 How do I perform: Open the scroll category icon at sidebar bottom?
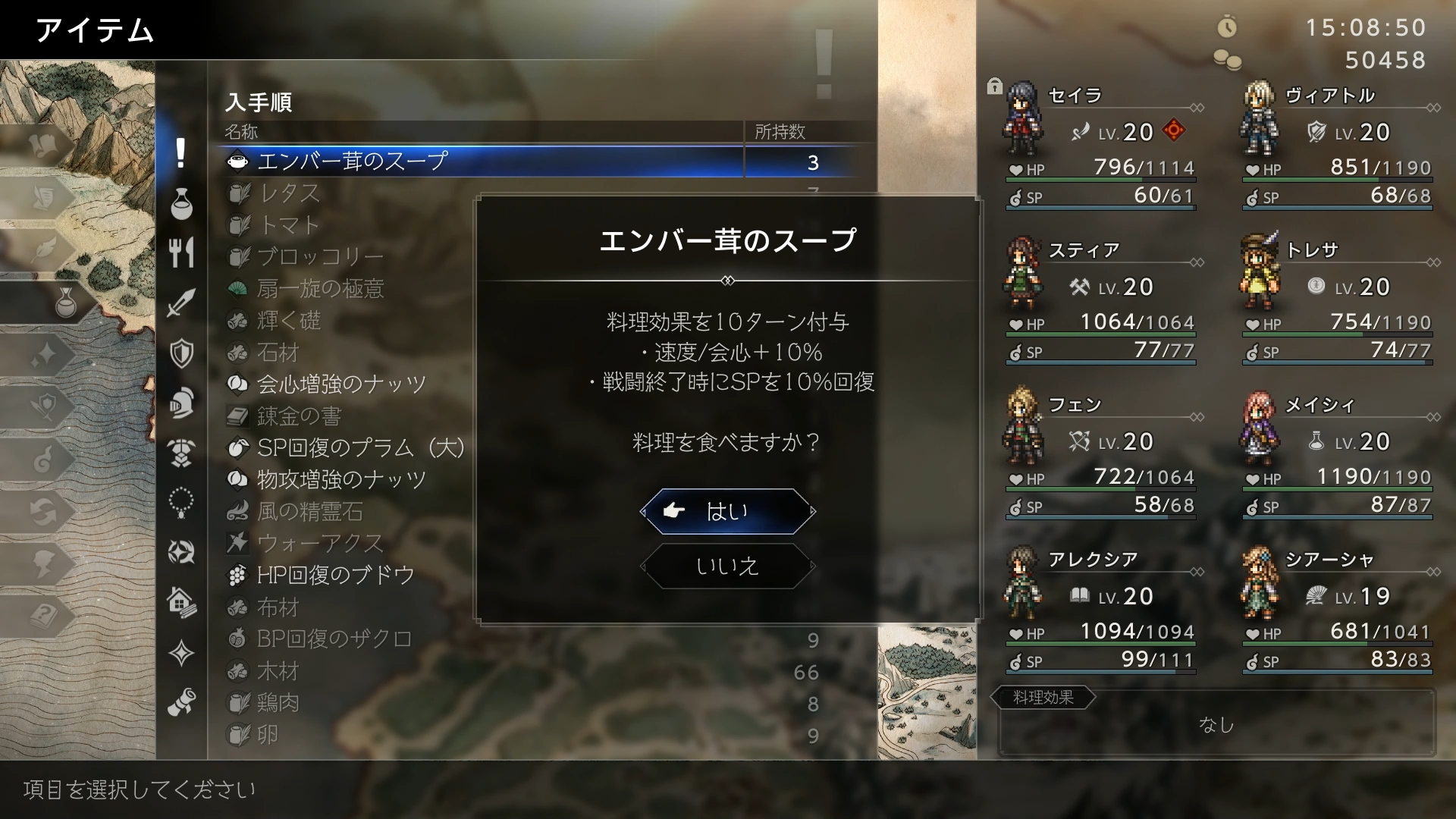[180, 702]
